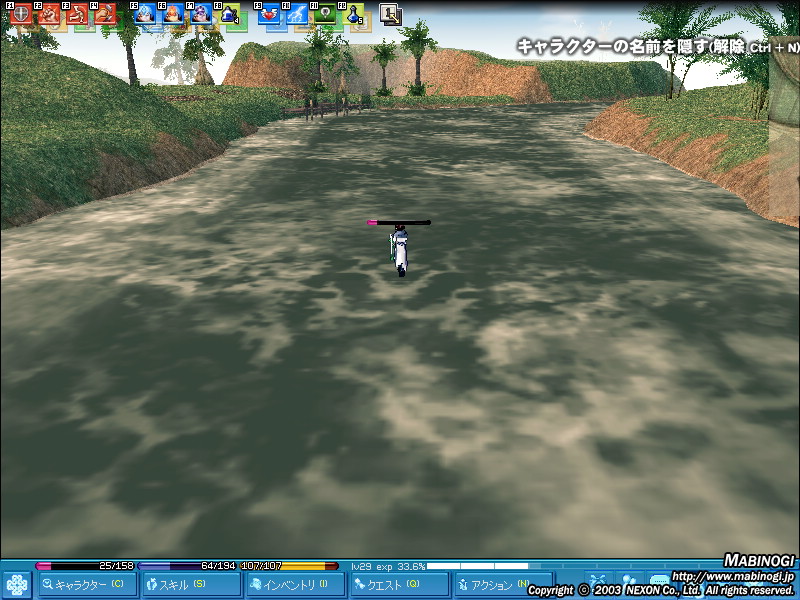The width and height of the screenshot is (800, 600).
Task: Open the speech bubble chat icon
Action: 660,581
